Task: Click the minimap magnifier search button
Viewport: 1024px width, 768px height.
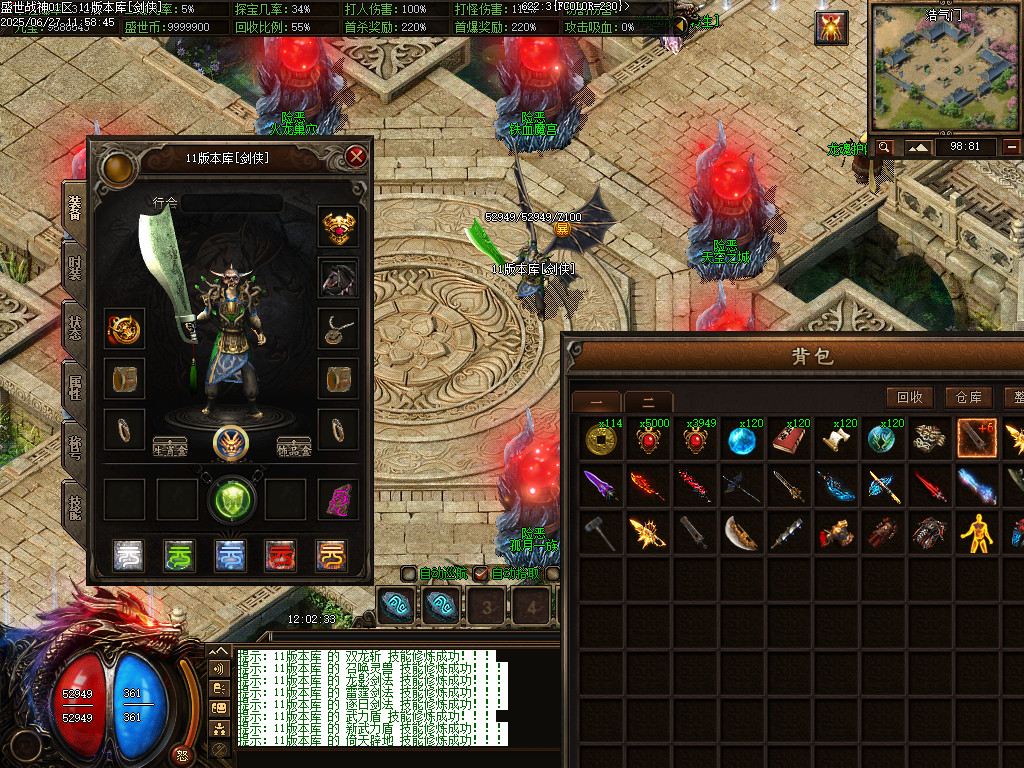Action: [884, 147]
